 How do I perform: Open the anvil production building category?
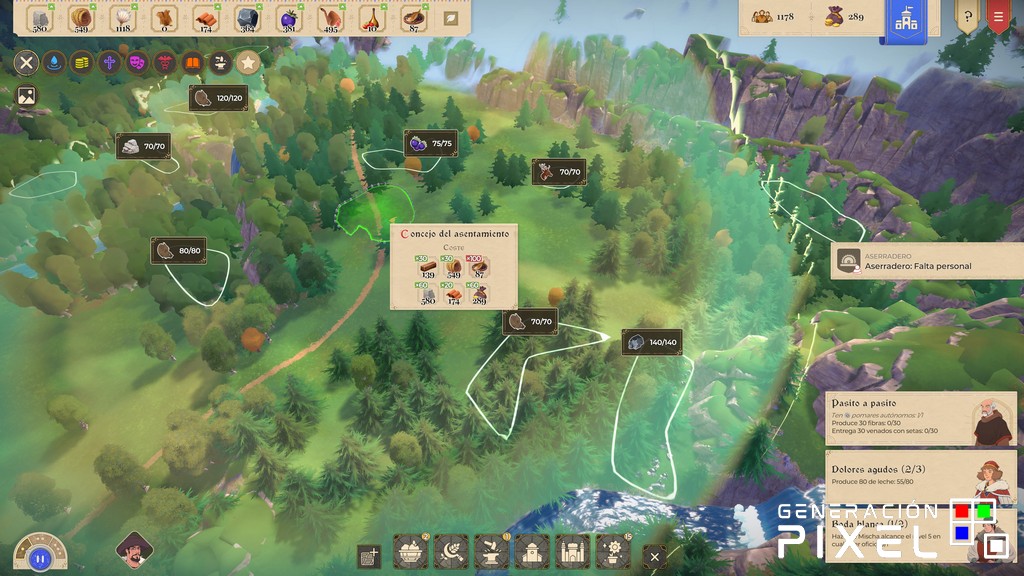491,552
